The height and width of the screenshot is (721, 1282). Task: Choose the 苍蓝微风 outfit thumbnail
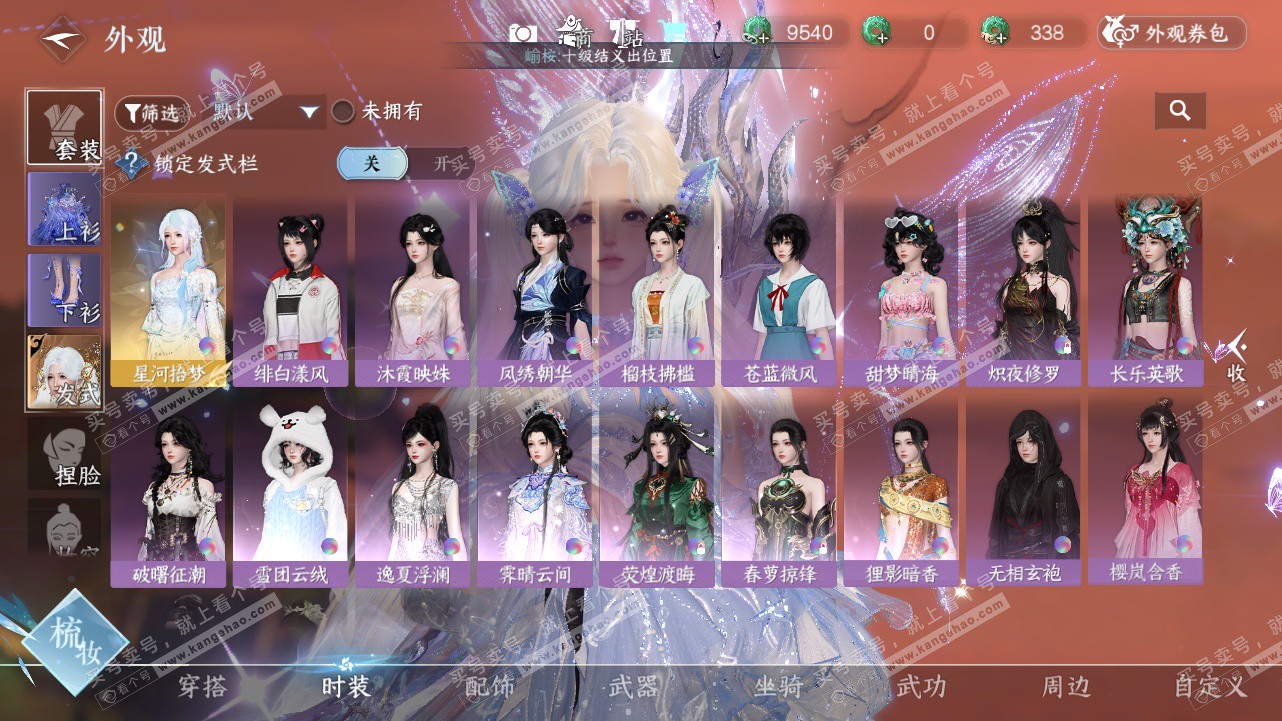pyautogui.click(x=780, y=290)
